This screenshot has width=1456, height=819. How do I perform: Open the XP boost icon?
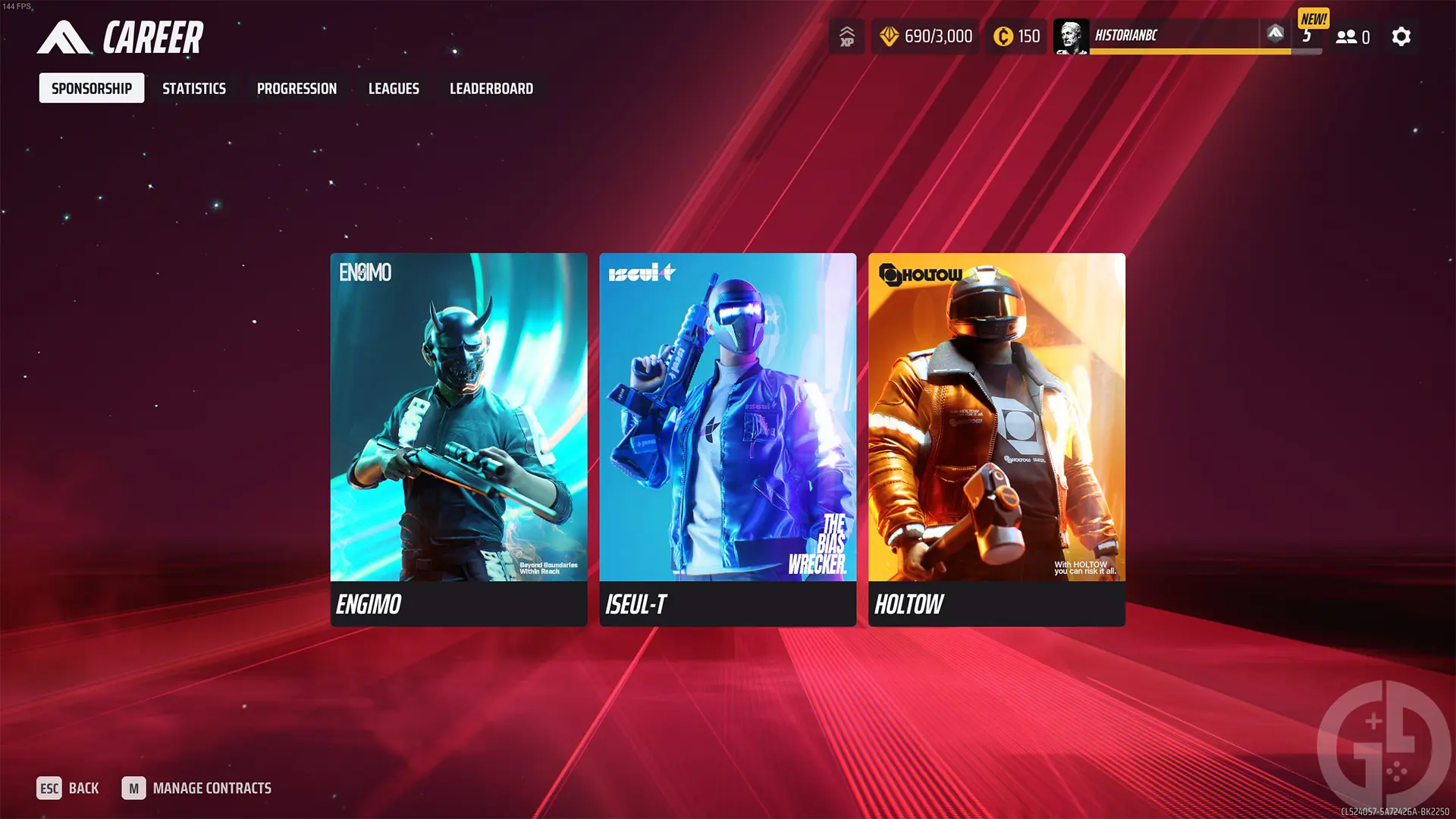click(x=847, y=36)
